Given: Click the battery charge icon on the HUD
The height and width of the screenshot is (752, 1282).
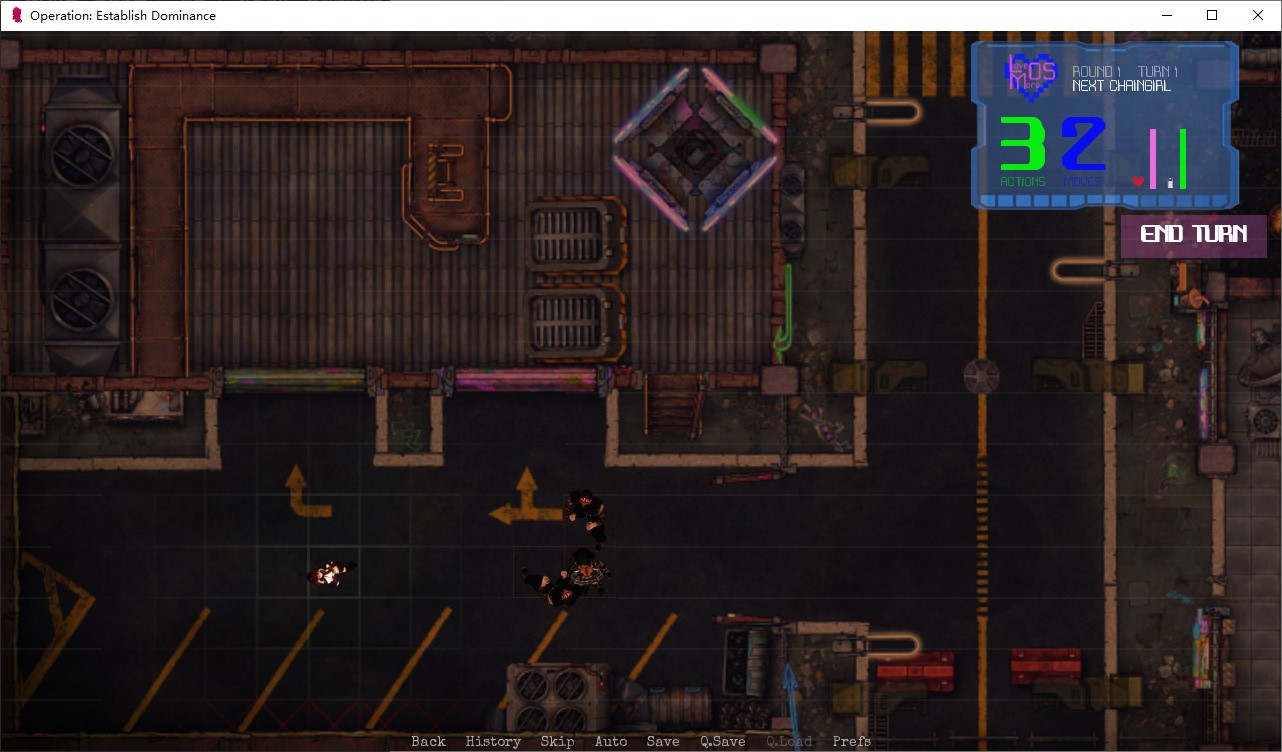Looking at the screenshot, I should [x=1170, y=183].
